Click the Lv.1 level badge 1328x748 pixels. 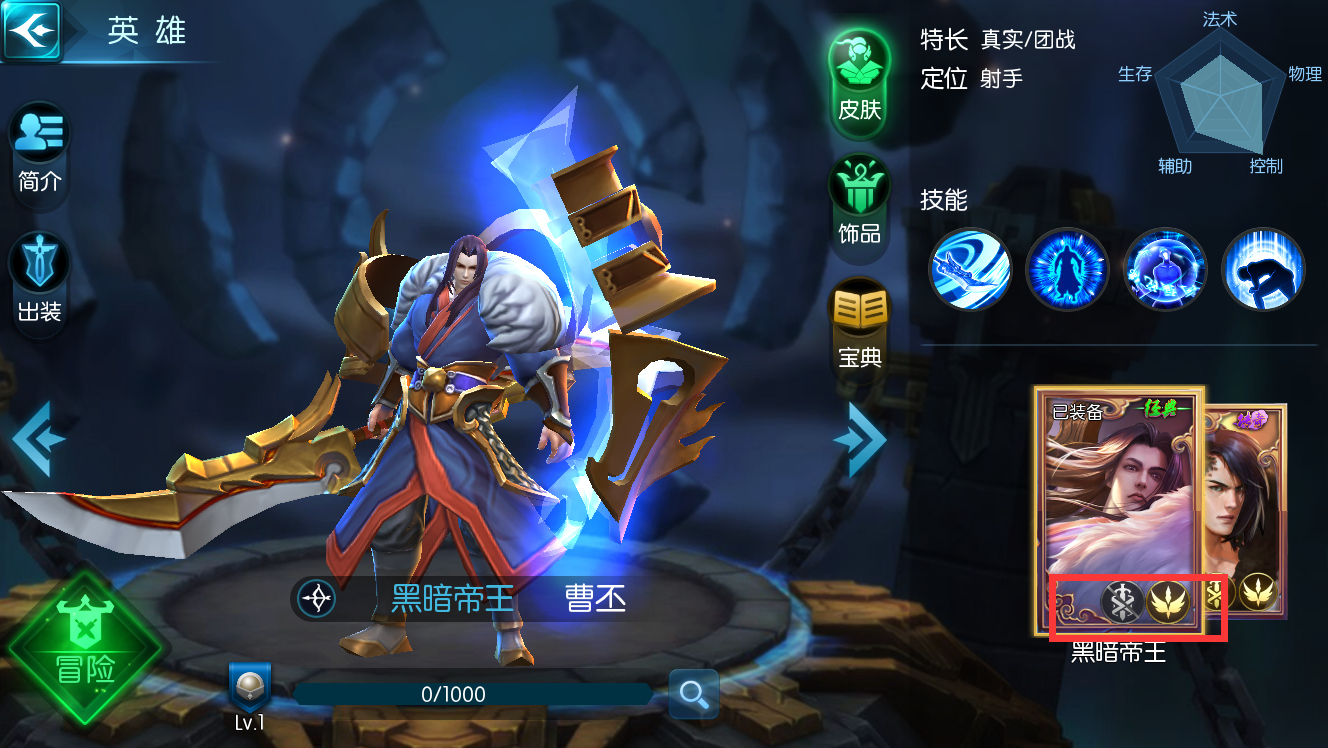click(251, 694)
